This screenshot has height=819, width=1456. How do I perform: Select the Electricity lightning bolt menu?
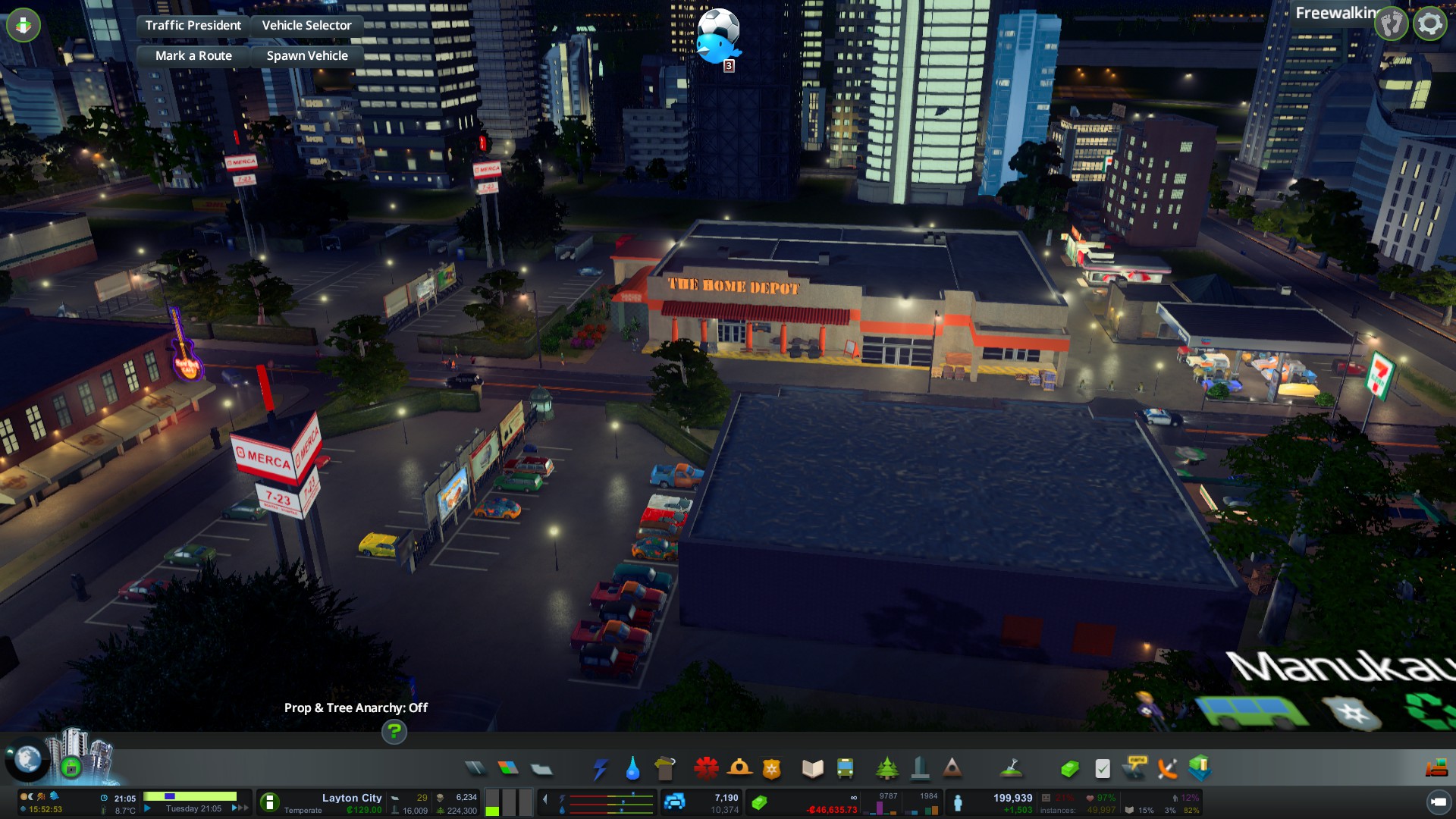[600, 769]
